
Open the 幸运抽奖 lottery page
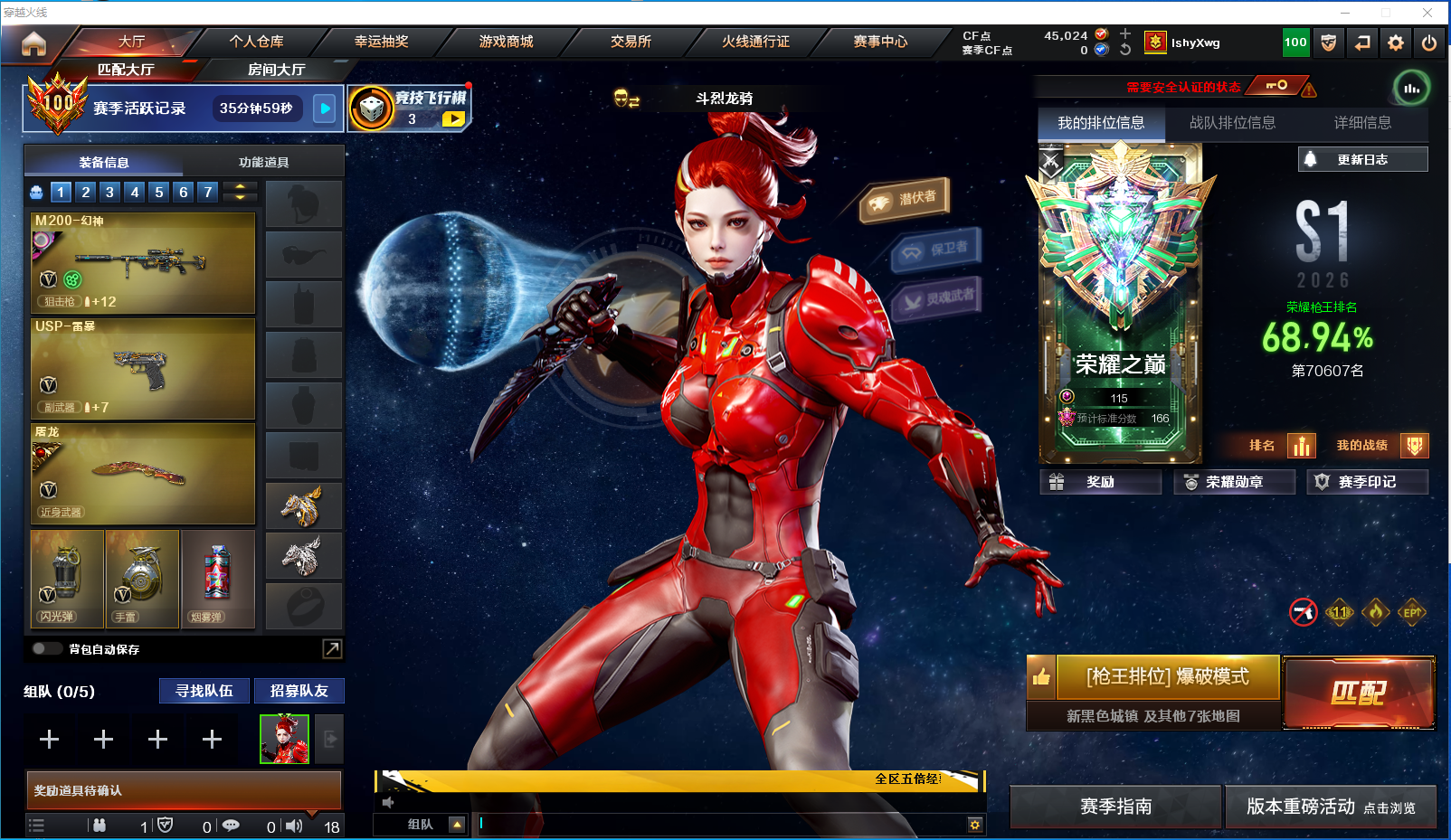tap(381, 42)
